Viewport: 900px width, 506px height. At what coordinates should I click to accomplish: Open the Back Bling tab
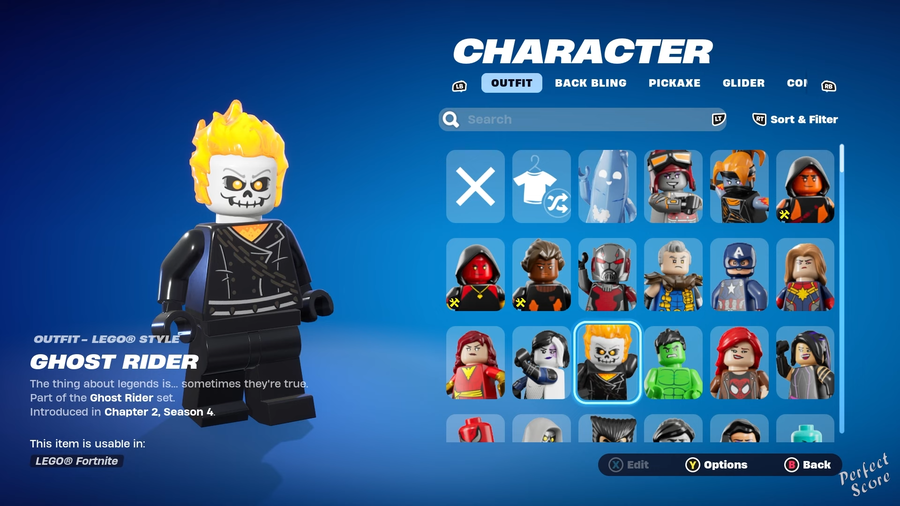[x=591, y=83]
